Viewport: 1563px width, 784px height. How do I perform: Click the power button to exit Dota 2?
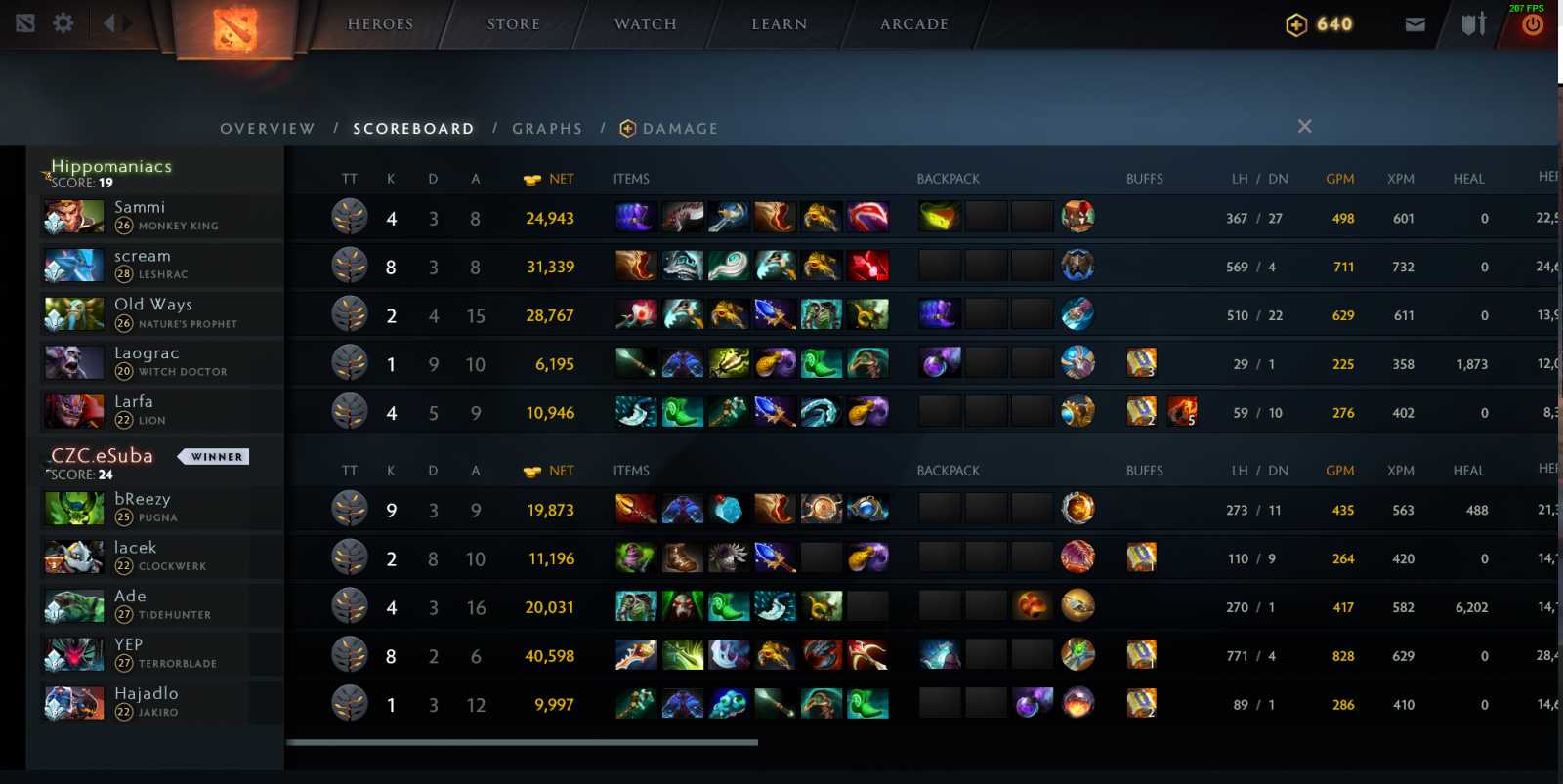coord(1532,23)
